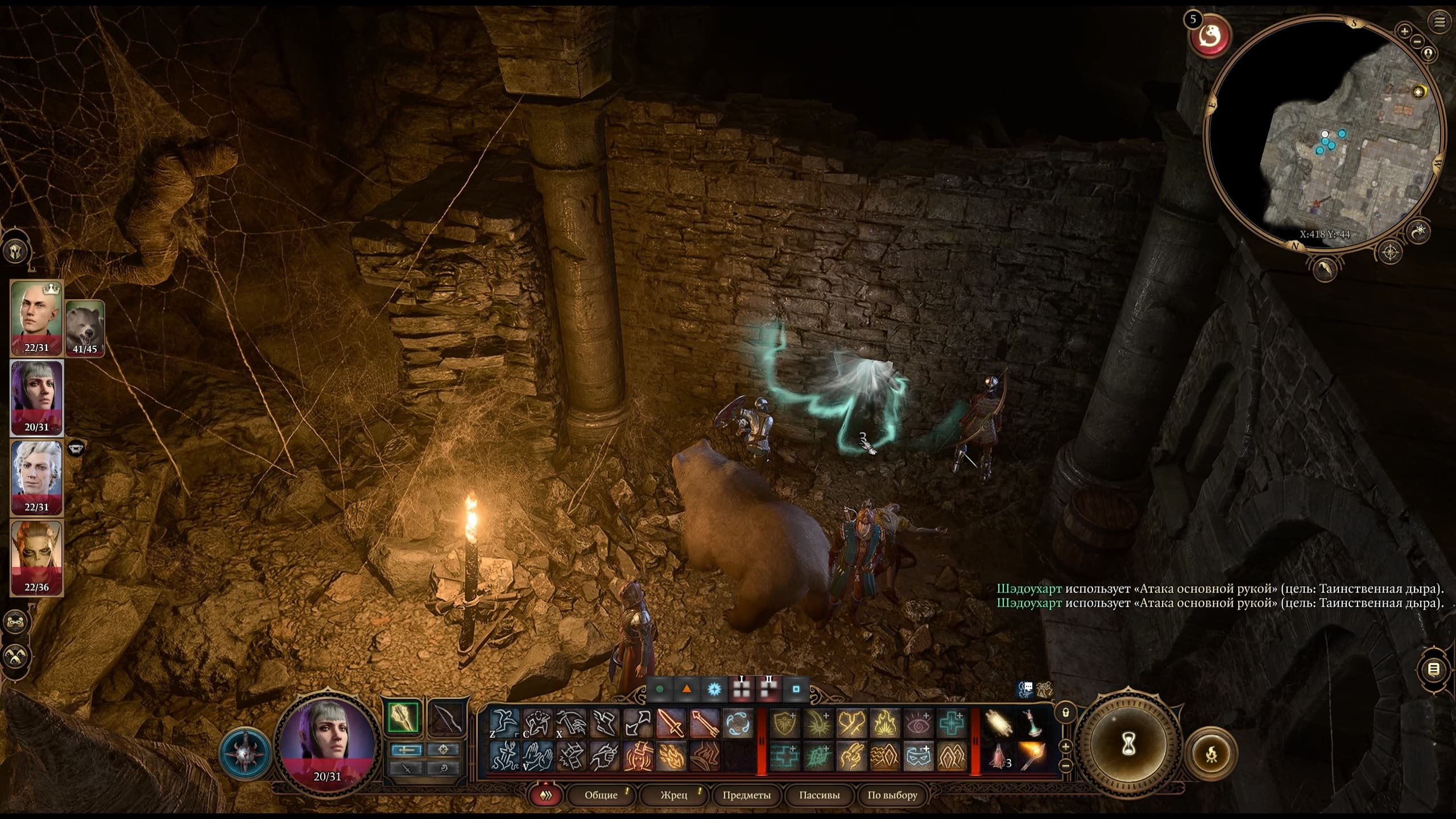
Task: Zoom out the minimap with minus
Action: [x=1417, y=42]
